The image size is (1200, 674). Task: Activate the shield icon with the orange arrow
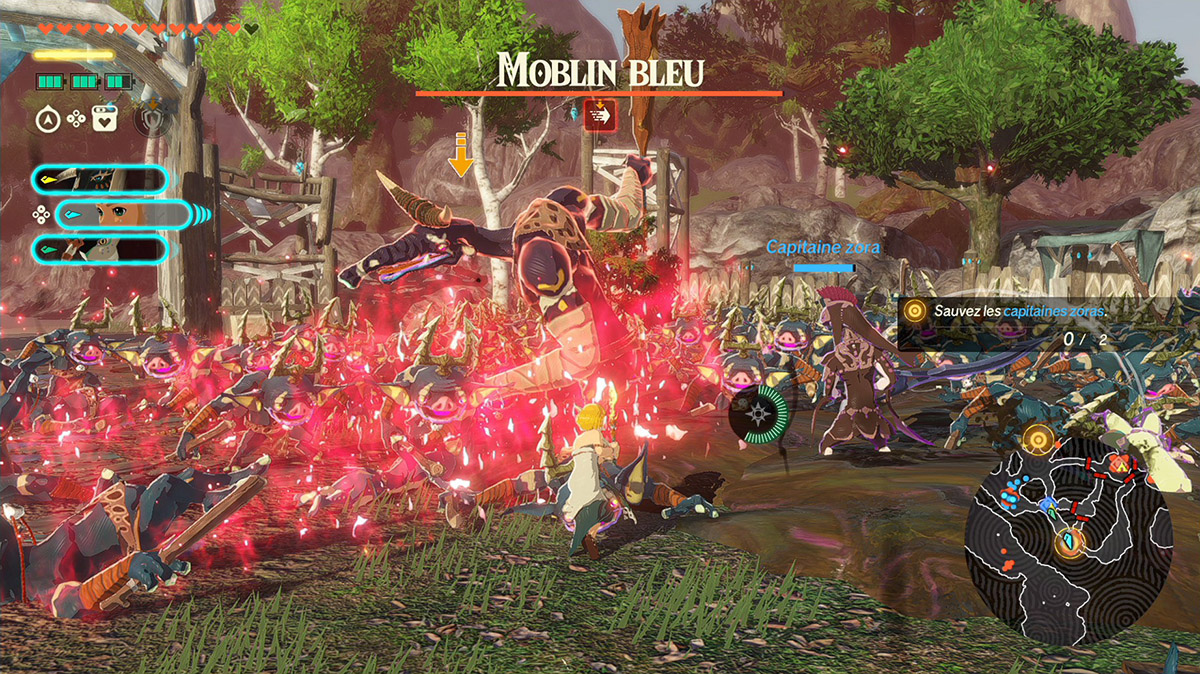[x=151, y=119]
